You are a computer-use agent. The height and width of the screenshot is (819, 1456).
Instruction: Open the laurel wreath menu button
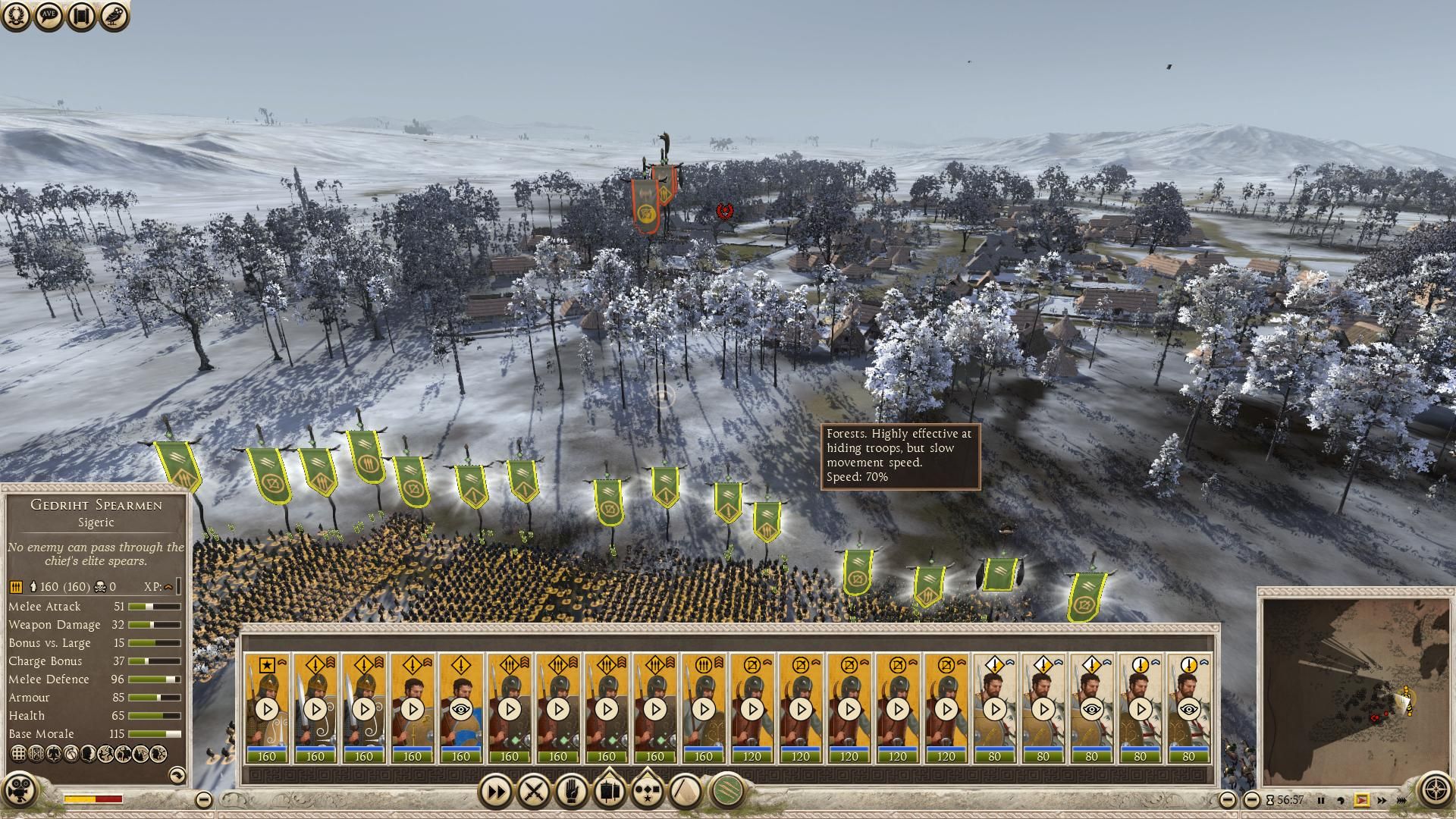pyautogui.click(x=17, y=16)
